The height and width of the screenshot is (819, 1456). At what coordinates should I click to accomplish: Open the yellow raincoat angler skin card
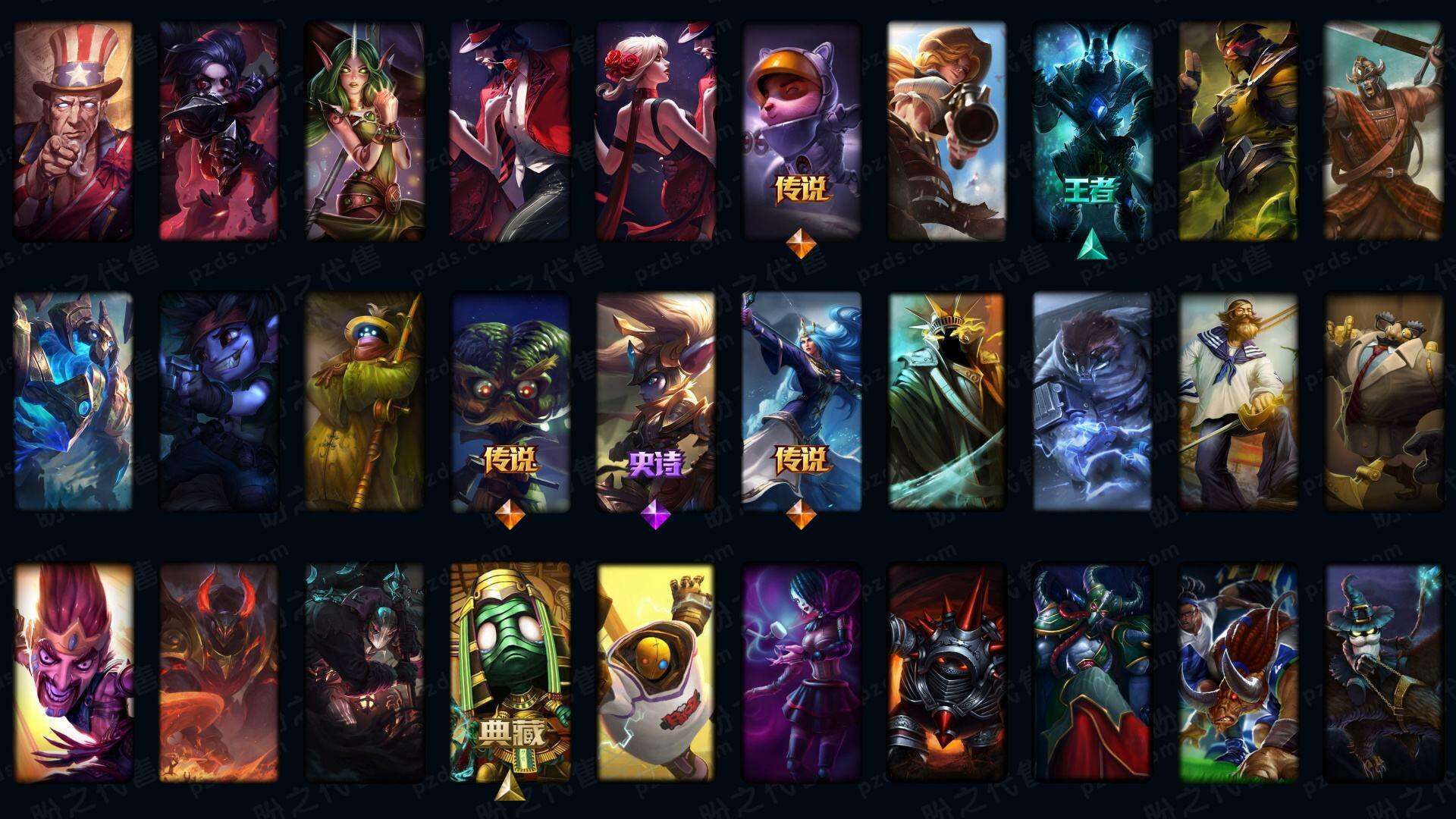pyautogui.click(x=364, y=402)
